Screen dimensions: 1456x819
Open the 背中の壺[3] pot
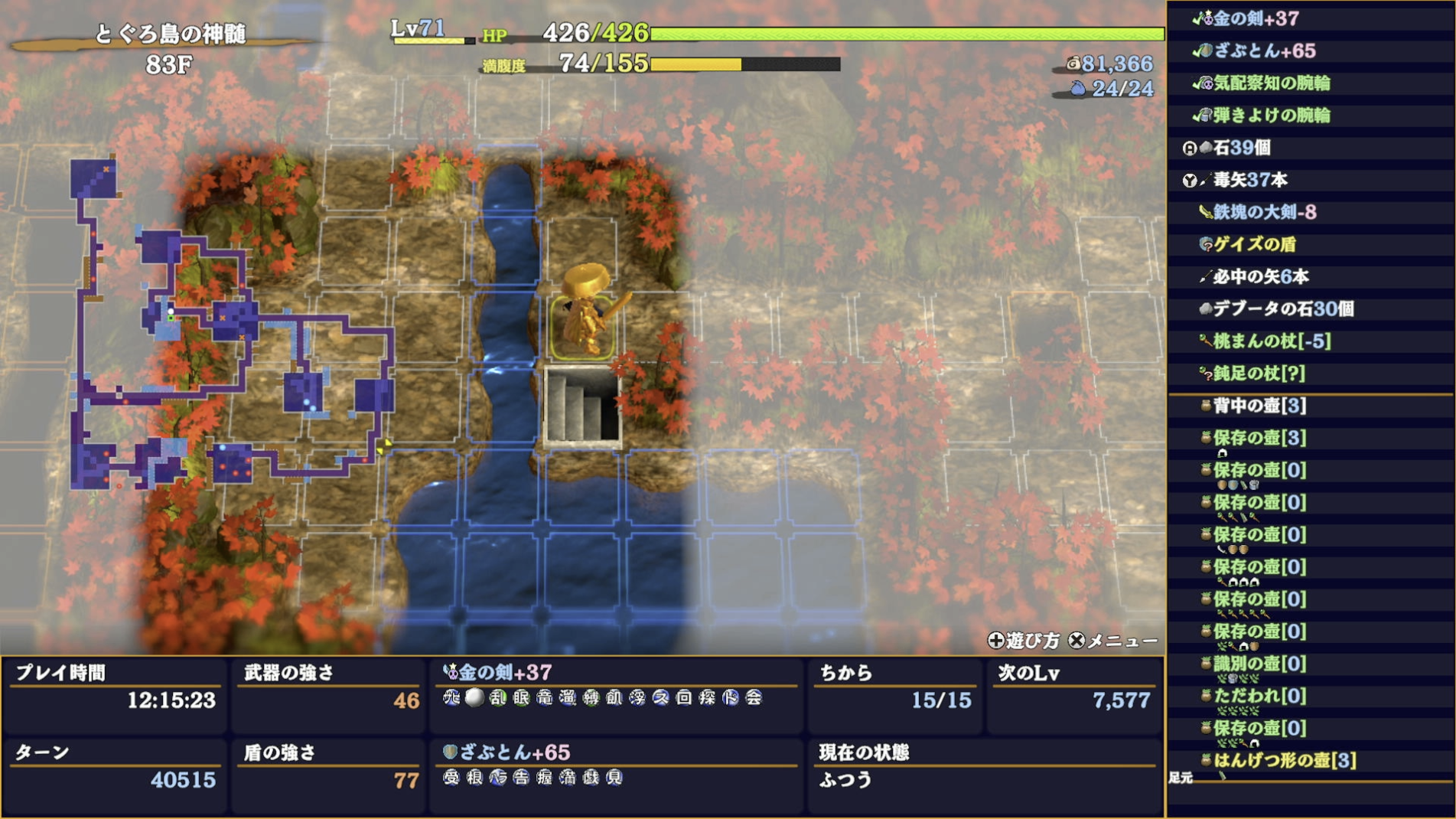click(1259, 406)
